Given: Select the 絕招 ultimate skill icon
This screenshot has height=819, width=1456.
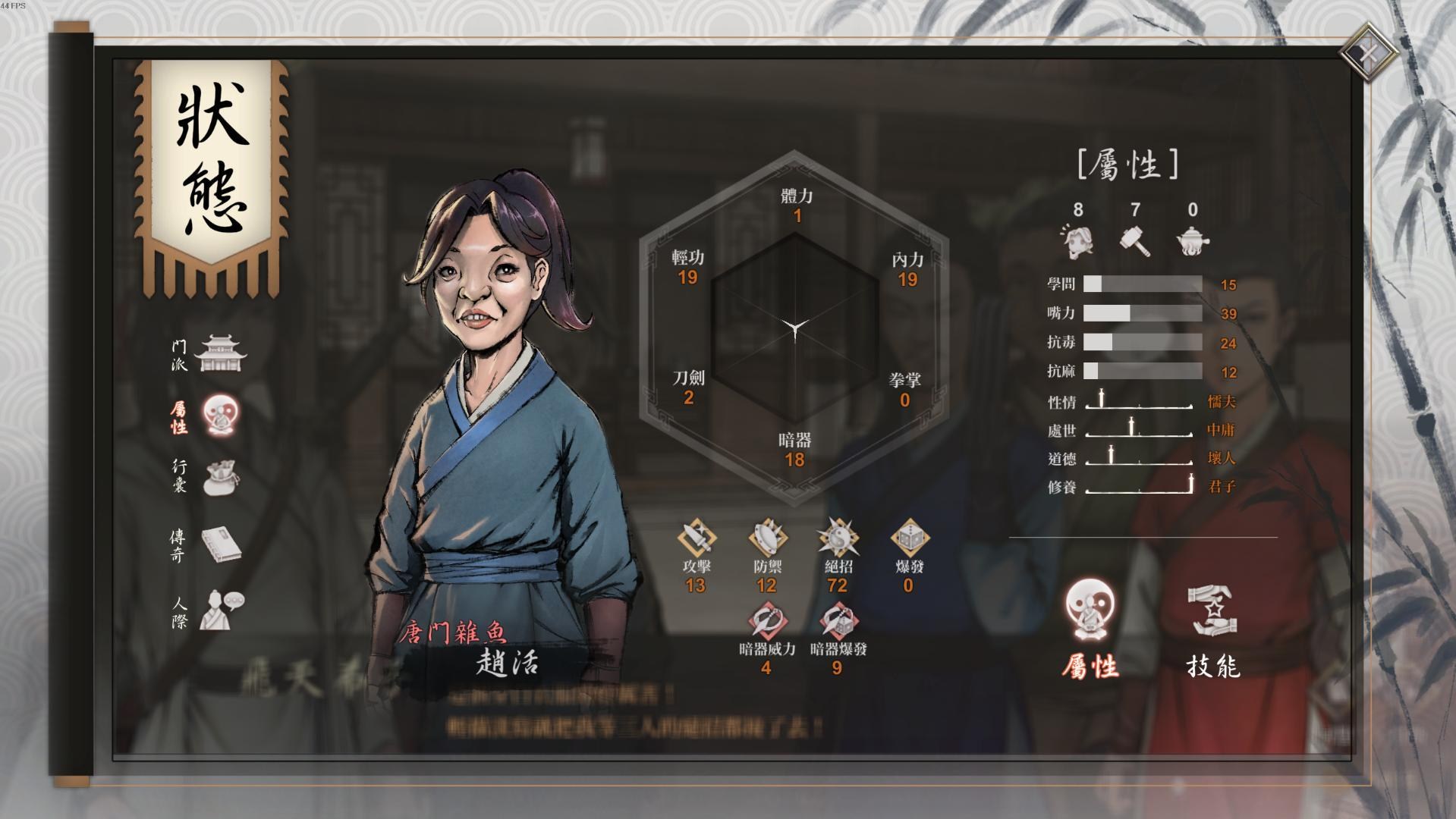Looking at the screenshot, I should click(838, 538).
